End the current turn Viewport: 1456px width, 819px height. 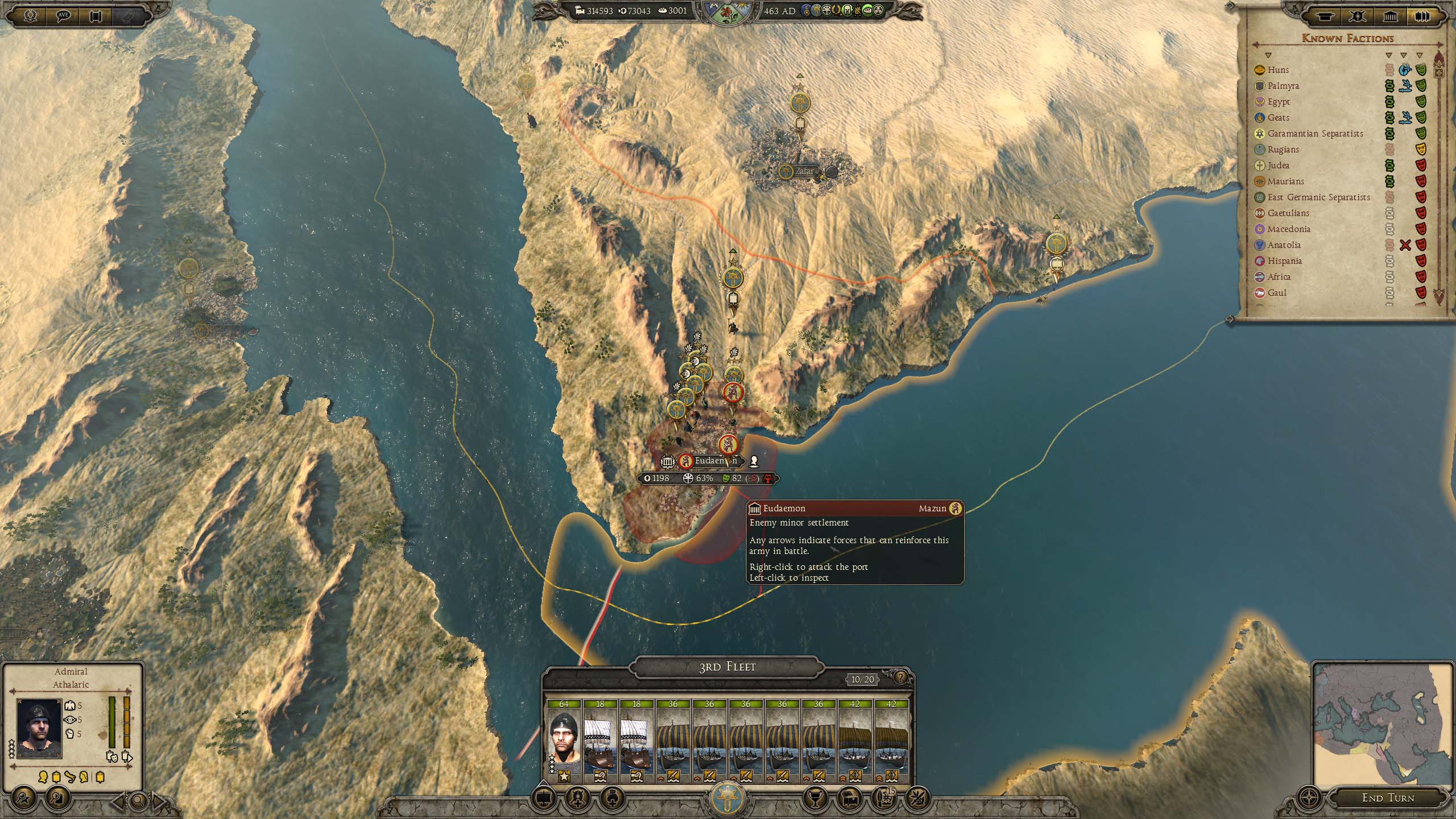pyautogui.click(x=1387, y=797)
